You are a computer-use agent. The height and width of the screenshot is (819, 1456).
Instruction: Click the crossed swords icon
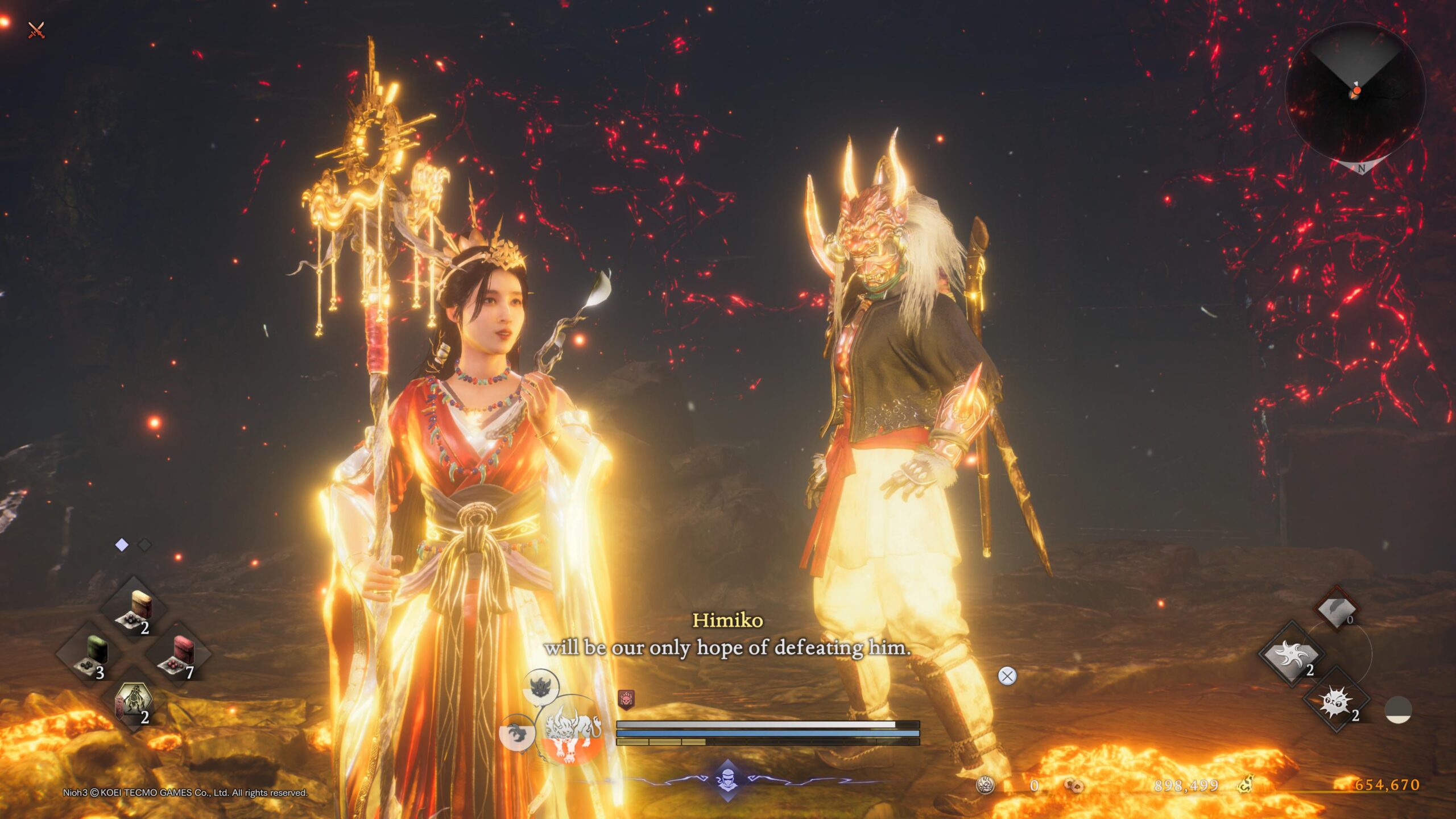36,30
